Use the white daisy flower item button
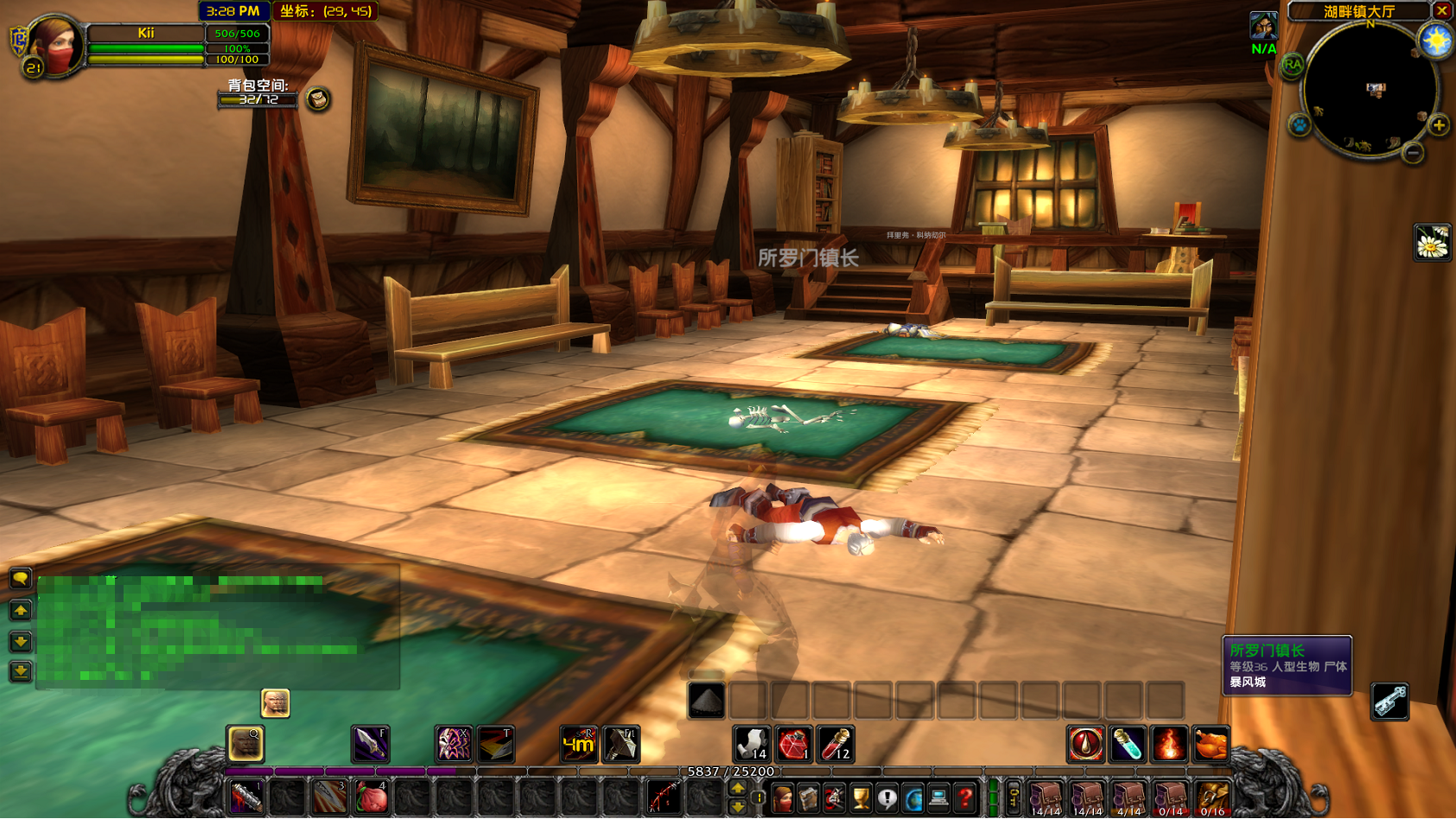The height and width of the screenshot is (819, 1456). (1432, 243)
